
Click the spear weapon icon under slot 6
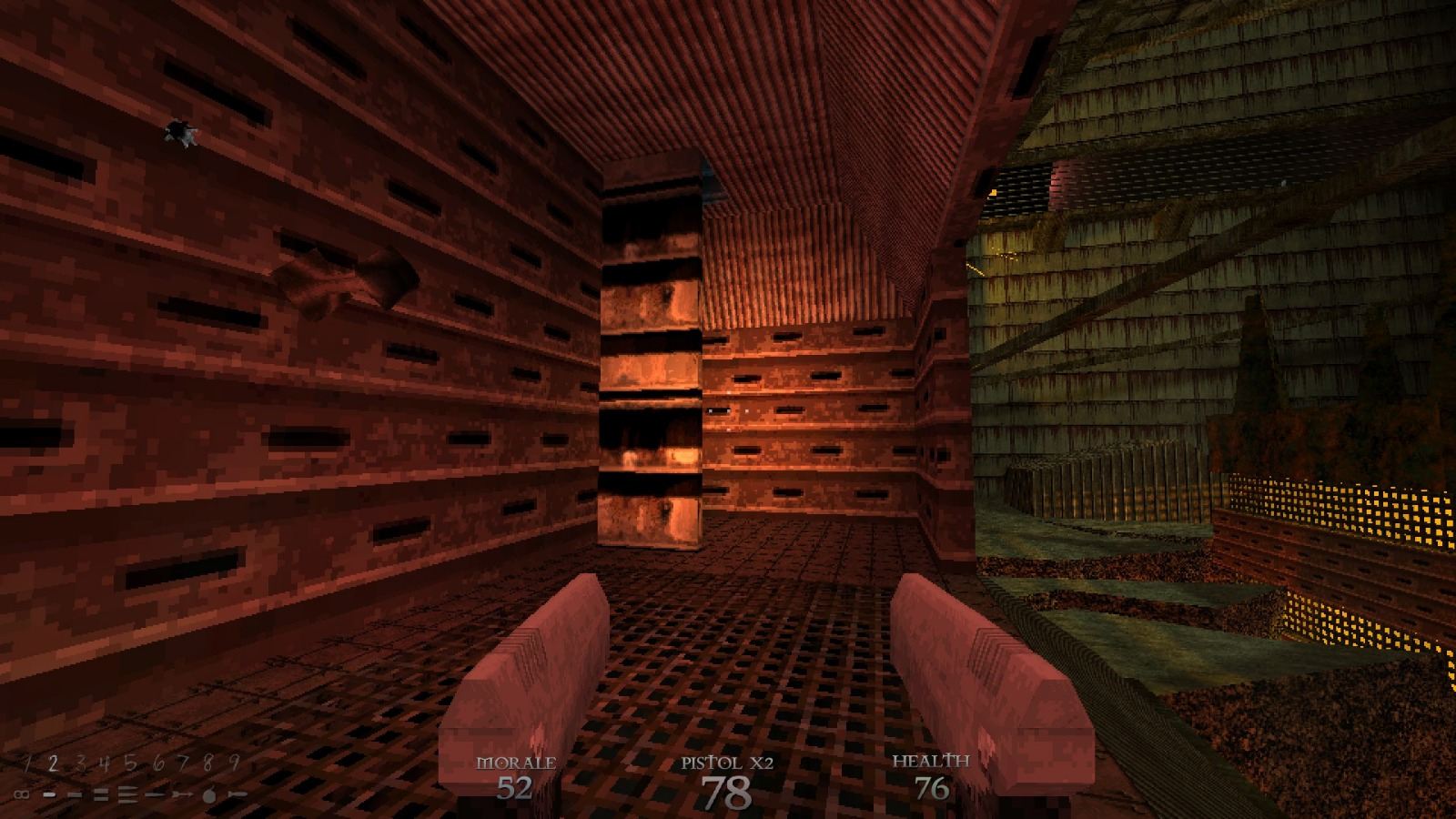pyautogui.click(x=156, y=794)
